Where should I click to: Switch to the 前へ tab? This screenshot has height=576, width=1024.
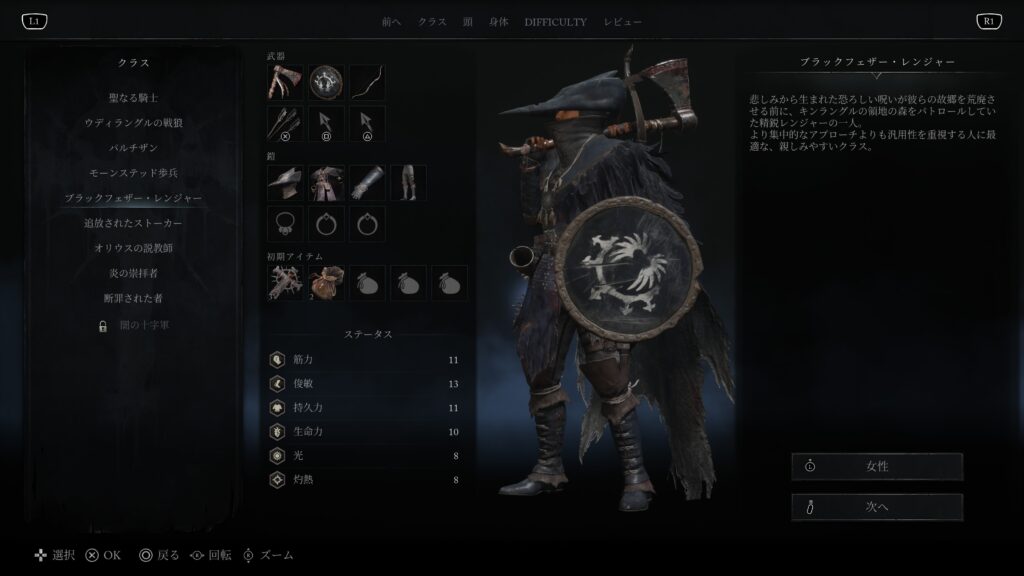pyautogui.click(x=392, y=22)
